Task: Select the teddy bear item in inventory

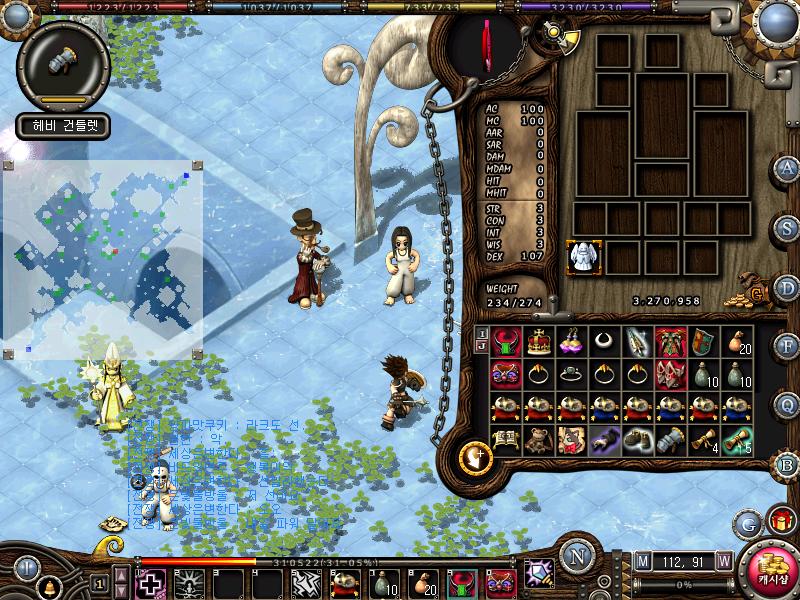Action: (x=540, y=439)
